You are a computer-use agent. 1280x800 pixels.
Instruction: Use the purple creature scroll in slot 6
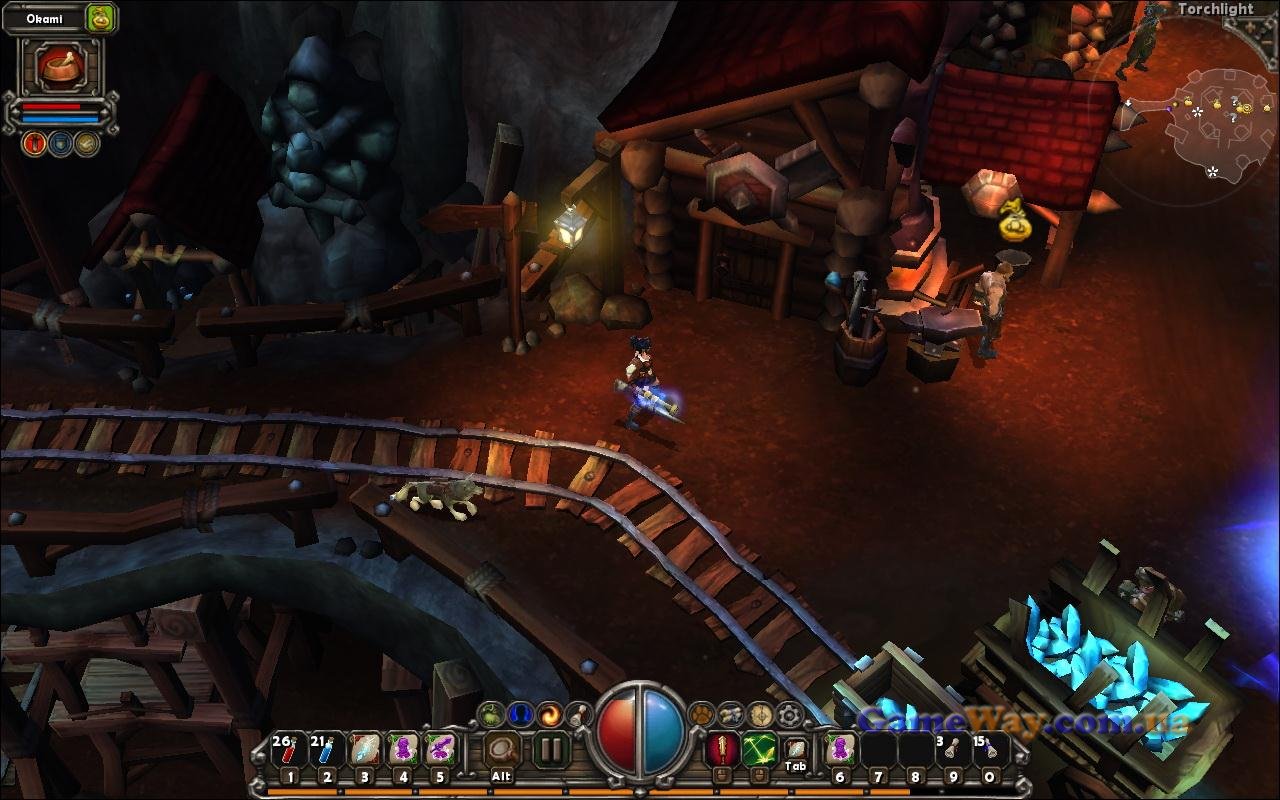pyautogui.click(x=840, y=750)
